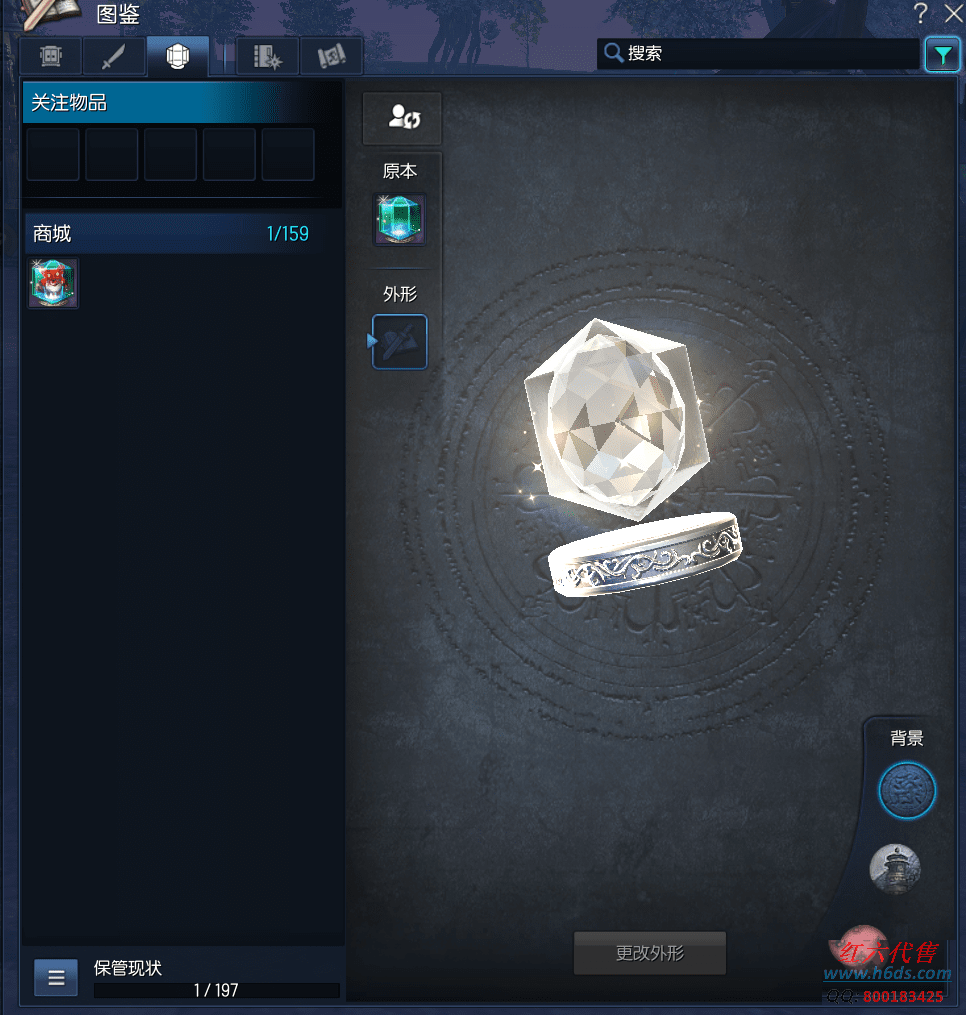The image size is (966, 1015).
Task: Click the 搜索 search box
Action: click(x=760, y=54)
